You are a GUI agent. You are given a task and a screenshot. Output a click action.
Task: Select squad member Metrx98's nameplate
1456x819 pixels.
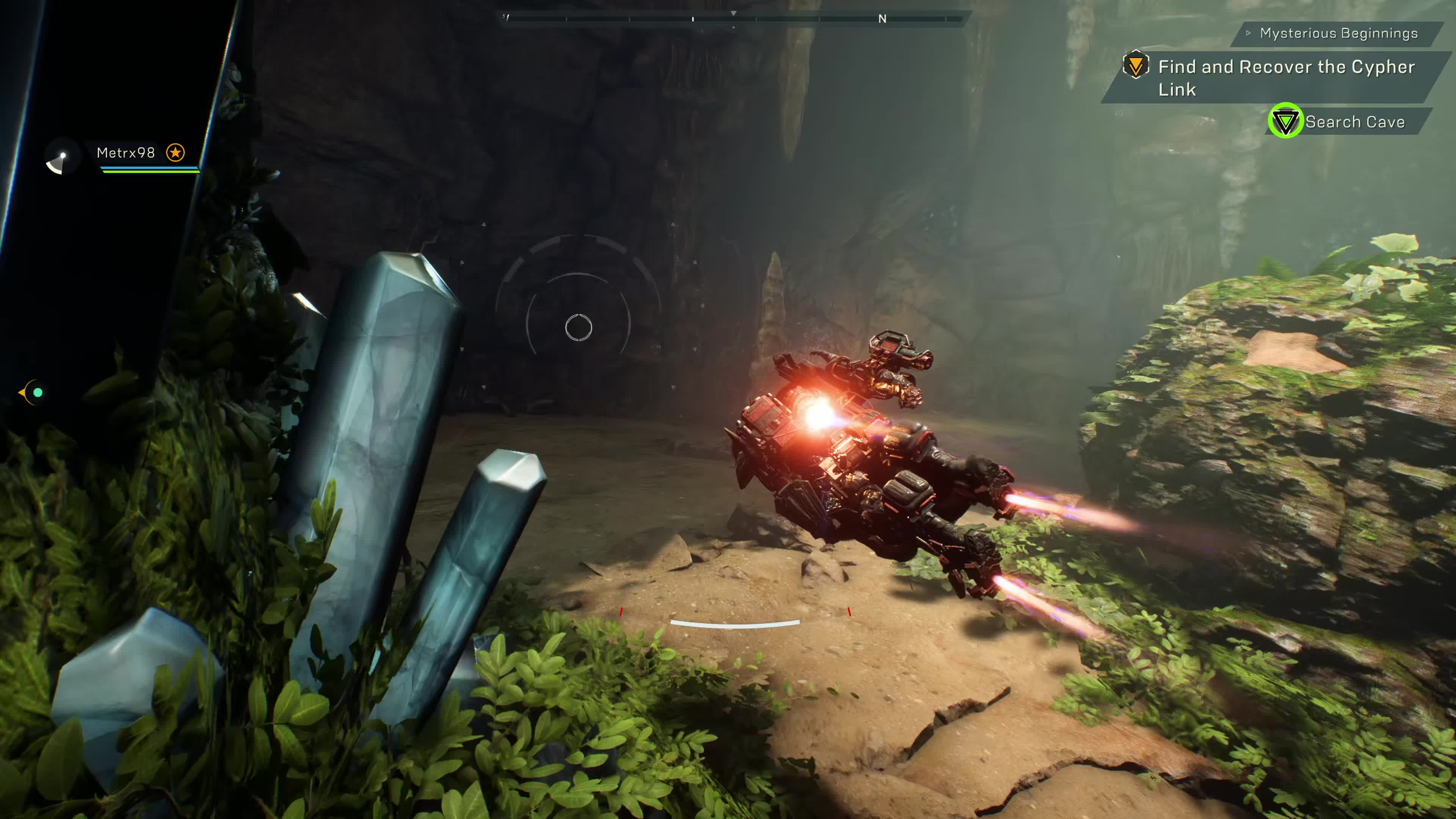[126, 152]
